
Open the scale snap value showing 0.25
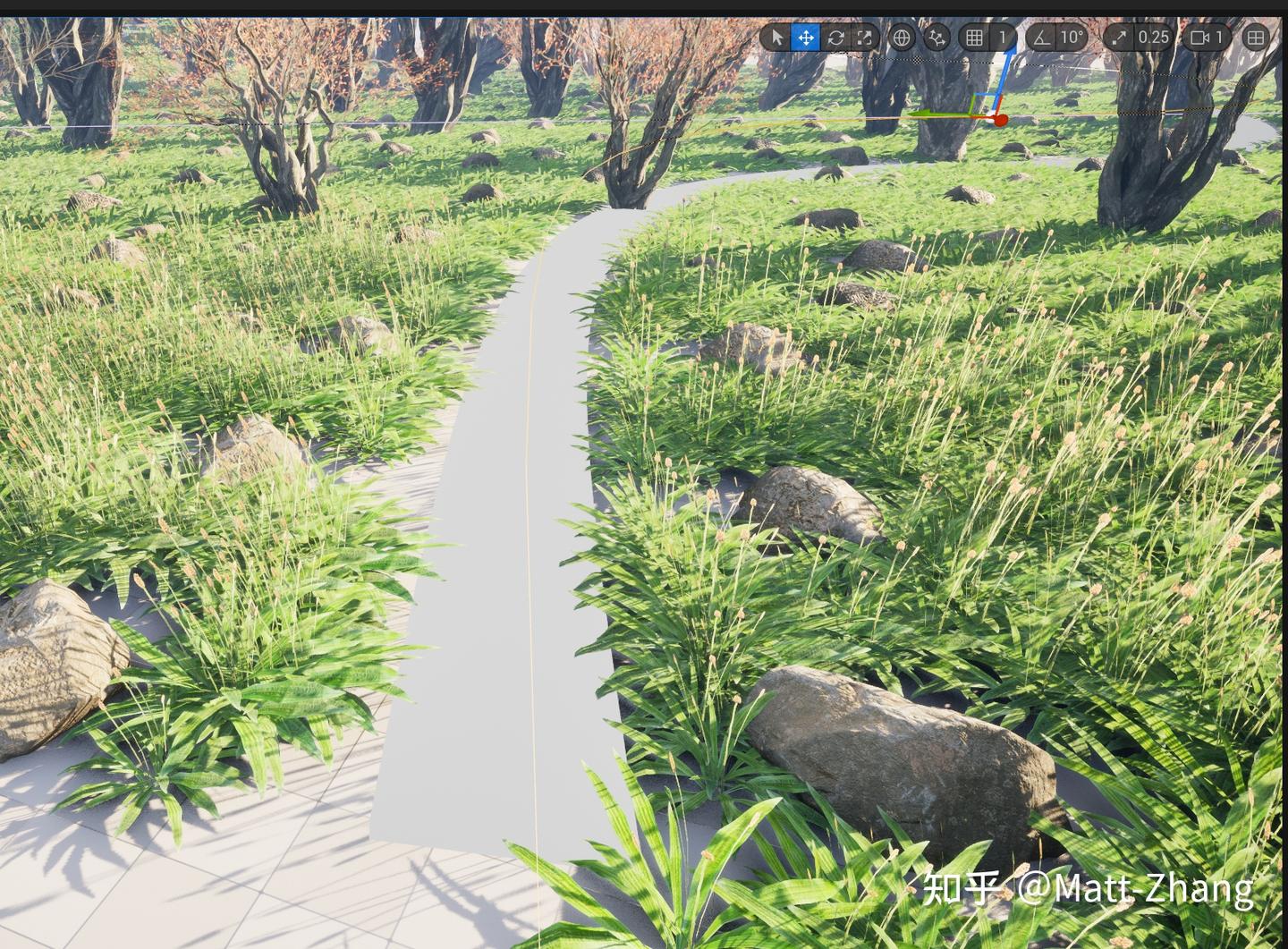tap(1155, 38)
